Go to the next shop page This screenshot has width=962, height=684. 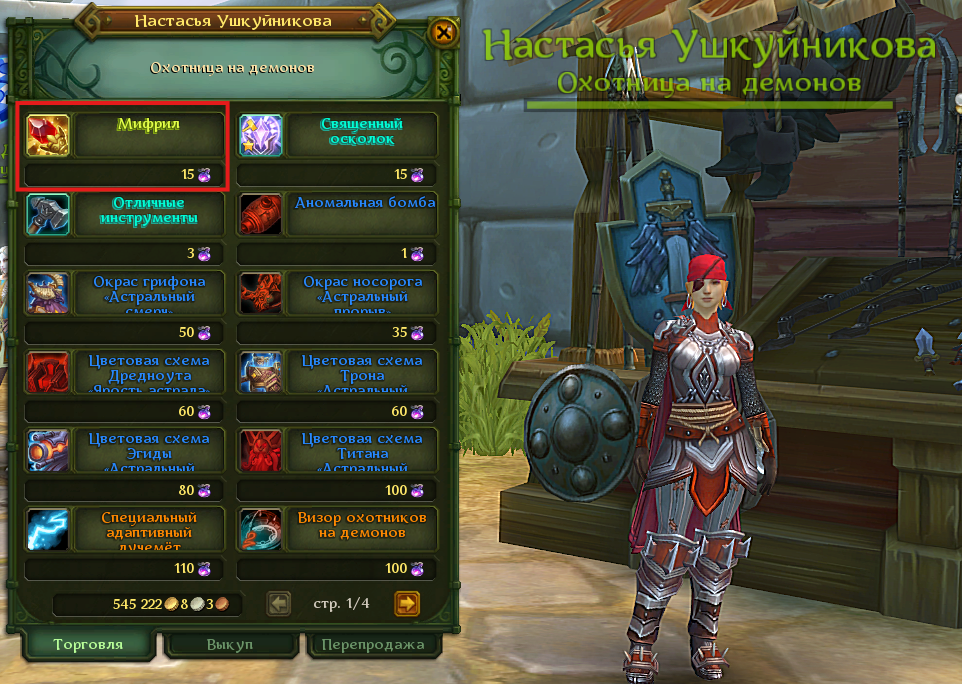point(406,603)
